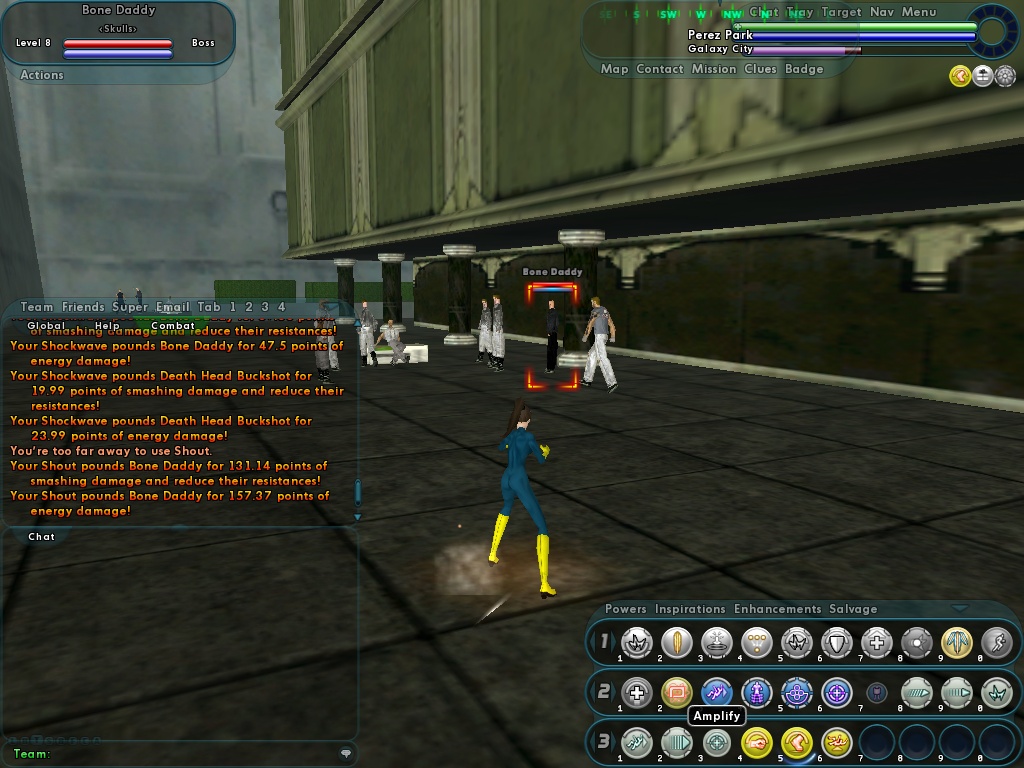
Task: Open the Mission panel
Action: [x=714, y=69]
